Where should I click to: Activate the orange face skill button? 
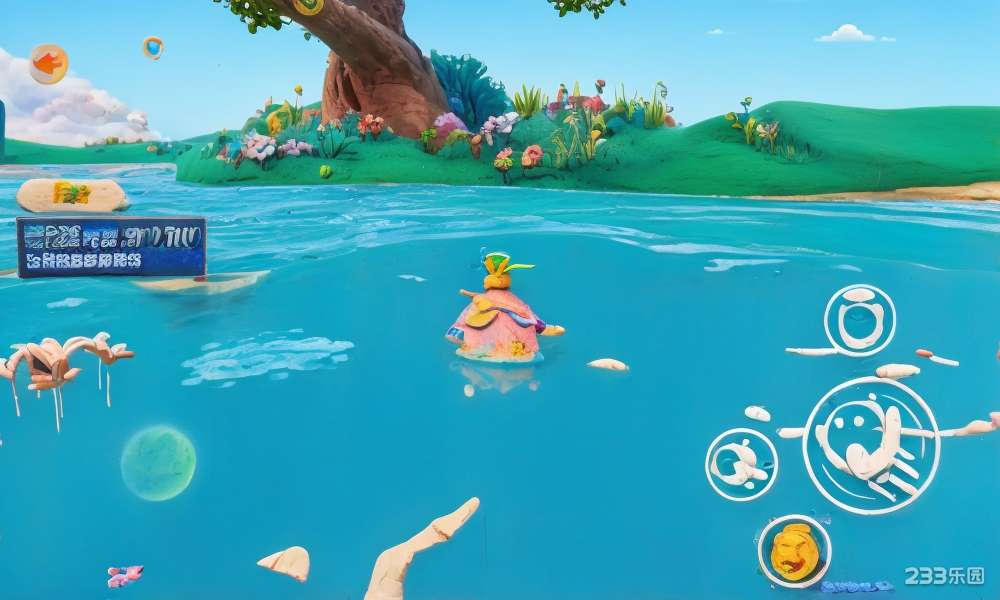pos(794,551)
